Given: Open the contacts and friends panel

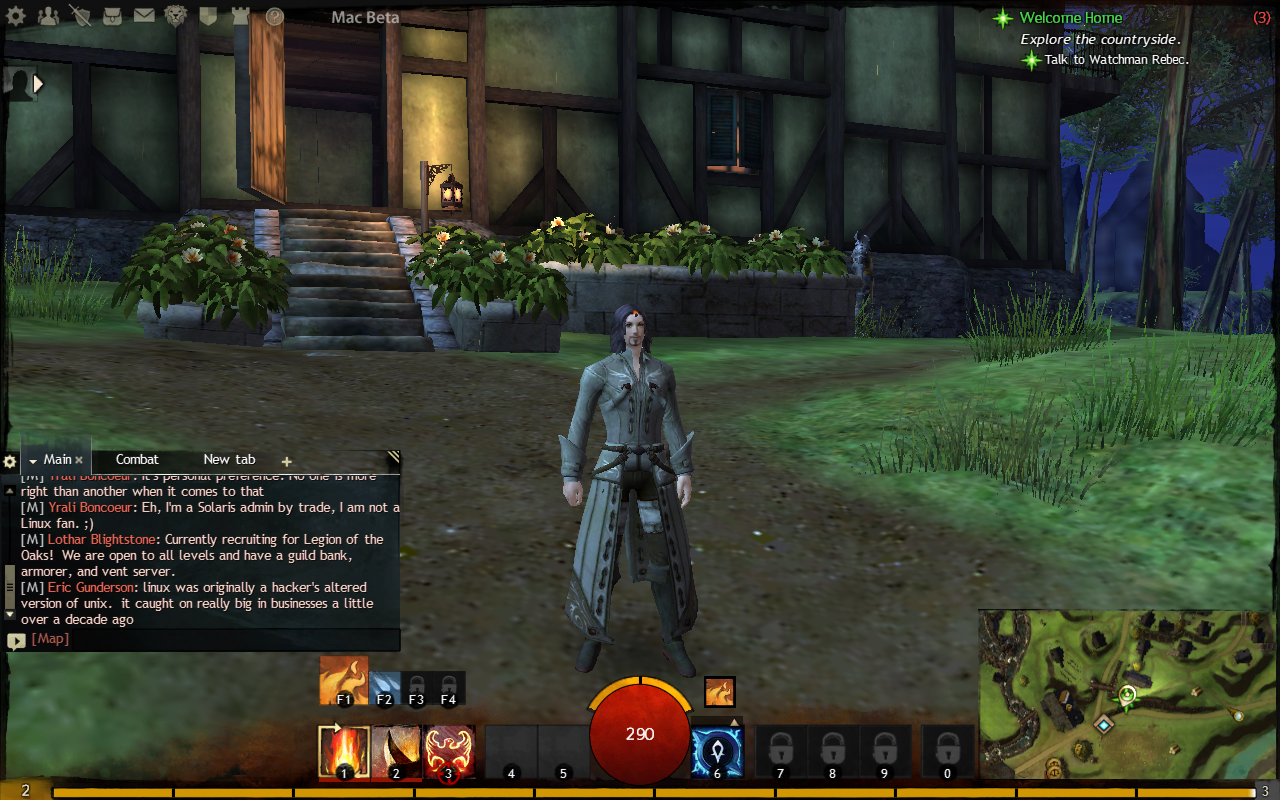Looking at the screenshot, I should (48, 16).
